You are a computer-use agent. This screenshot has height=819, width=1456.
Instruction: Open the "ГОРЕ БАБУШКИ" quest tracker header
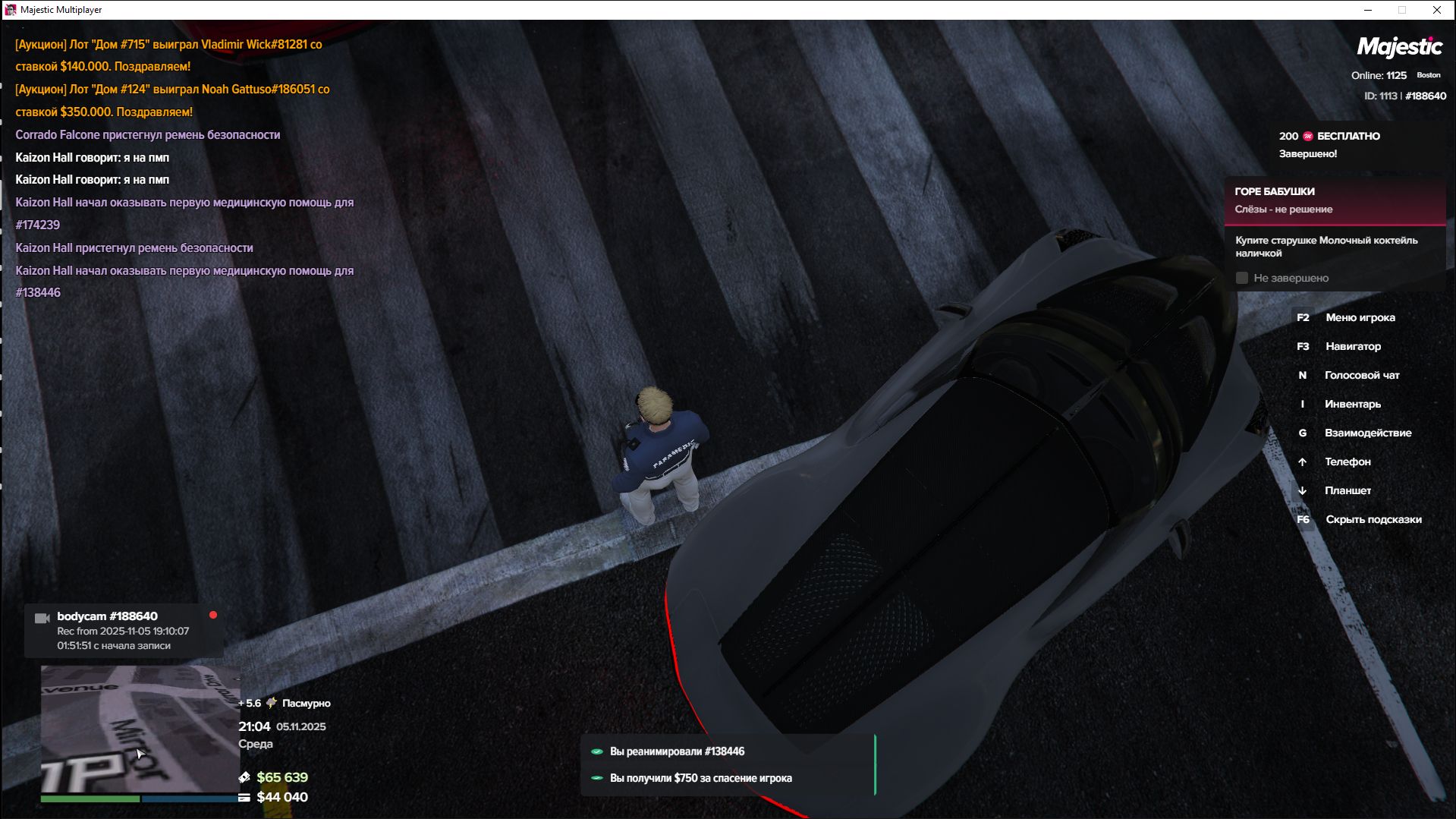pyautogui.click(x=1335, y=200)
